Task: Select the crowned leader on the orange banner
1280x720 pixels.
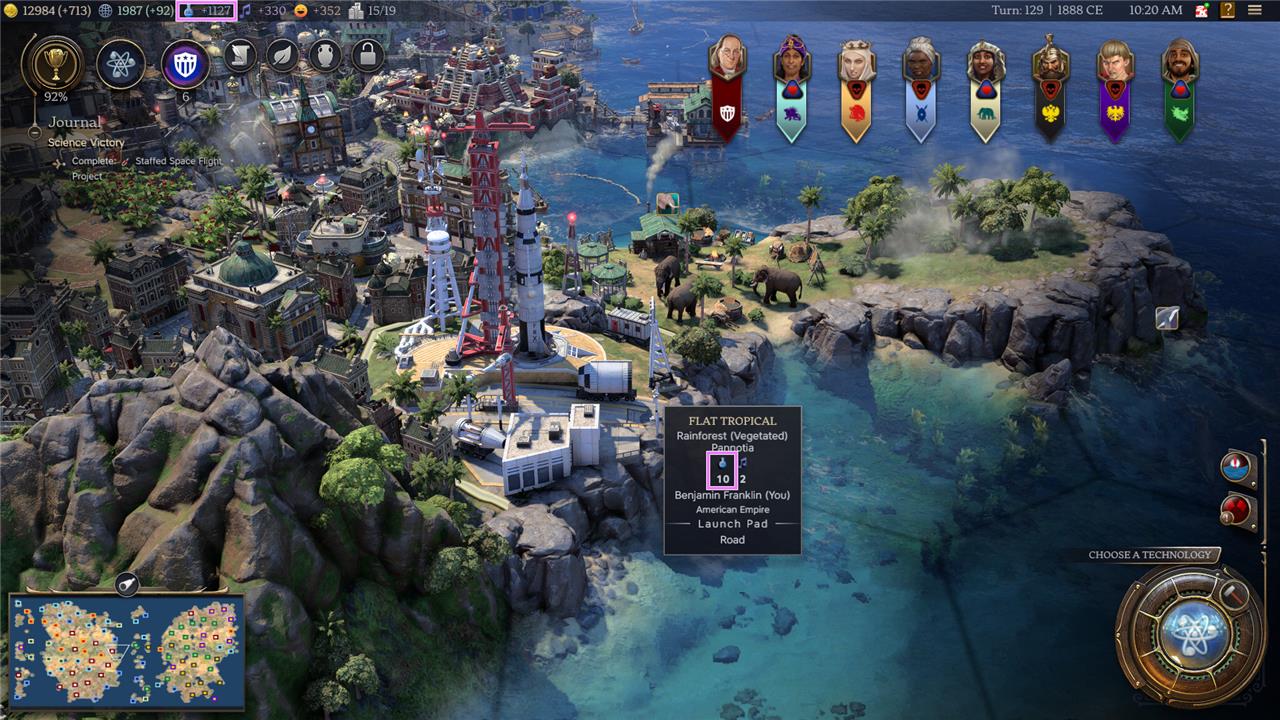Action: point(856,62)
